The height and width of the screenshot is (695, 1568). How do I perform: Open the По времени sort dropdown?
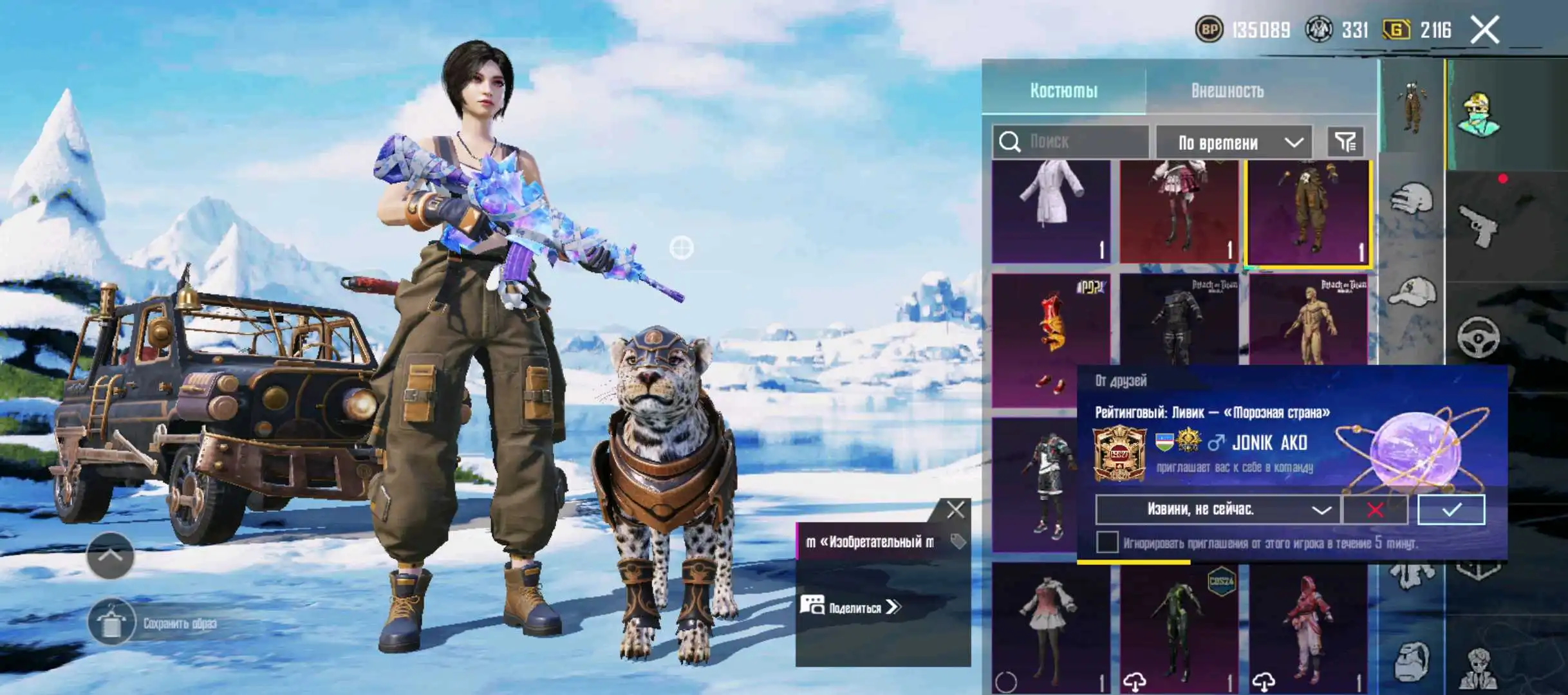click(x=1234, y=142)
